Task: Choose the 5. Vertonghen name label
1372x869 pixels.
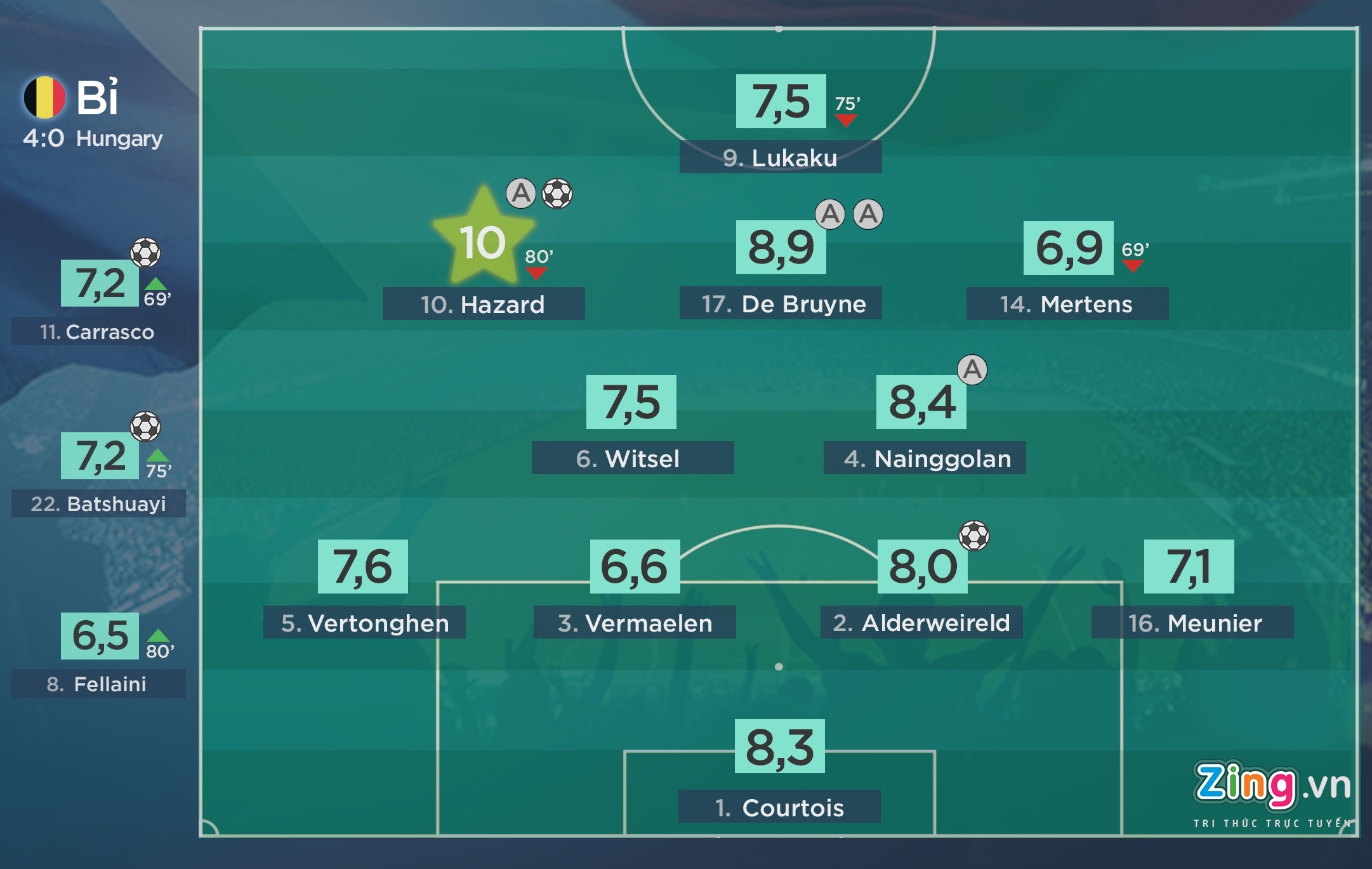Action: pyautogui.click(x=364, y=623)
